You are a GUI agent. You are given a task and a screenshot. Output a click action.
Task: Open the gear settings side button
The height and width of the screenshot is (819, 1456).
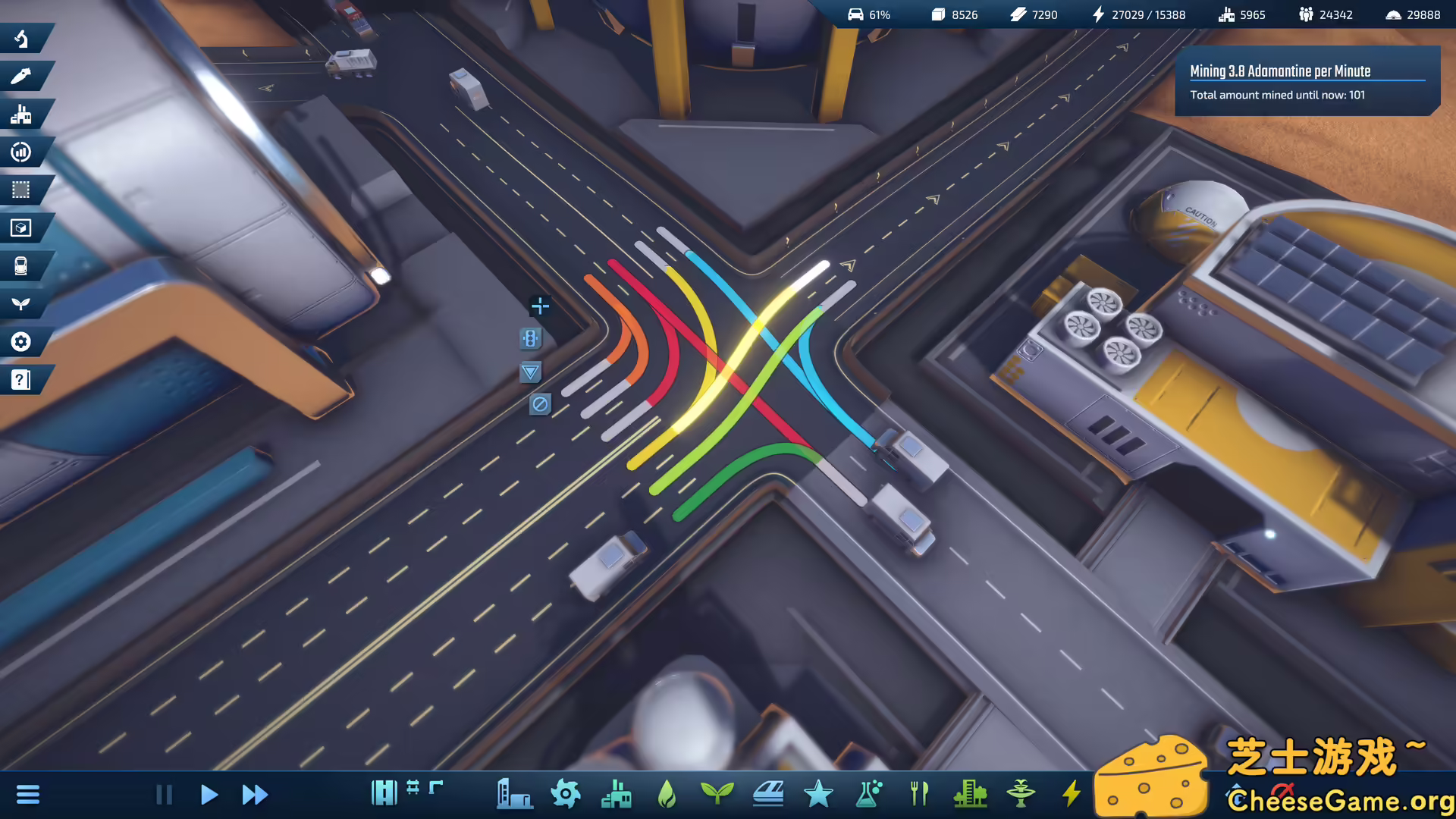pyautogui.click(x=21, y=342)
